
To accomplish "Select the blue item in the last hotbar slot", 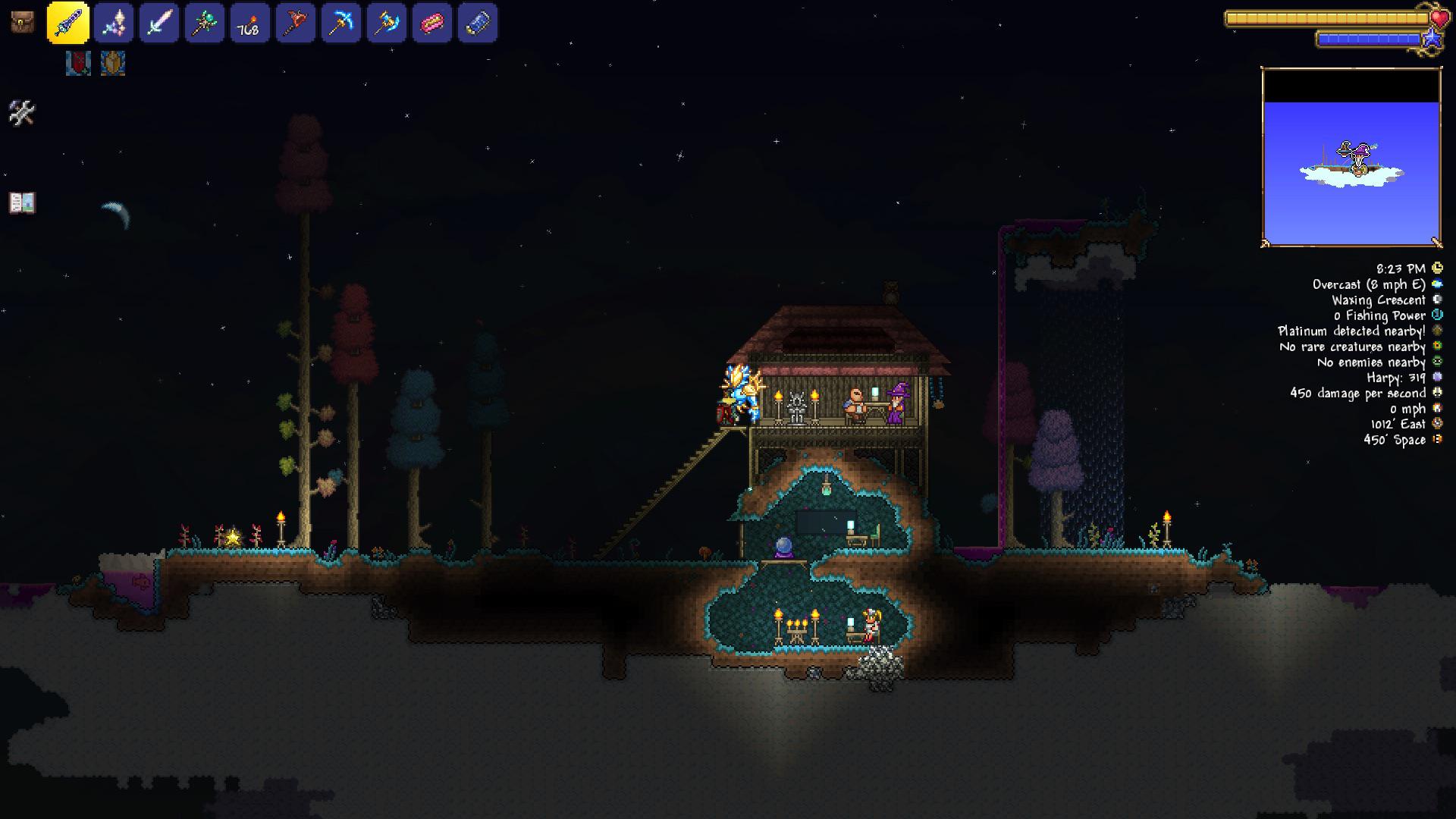I will (477, 24).
